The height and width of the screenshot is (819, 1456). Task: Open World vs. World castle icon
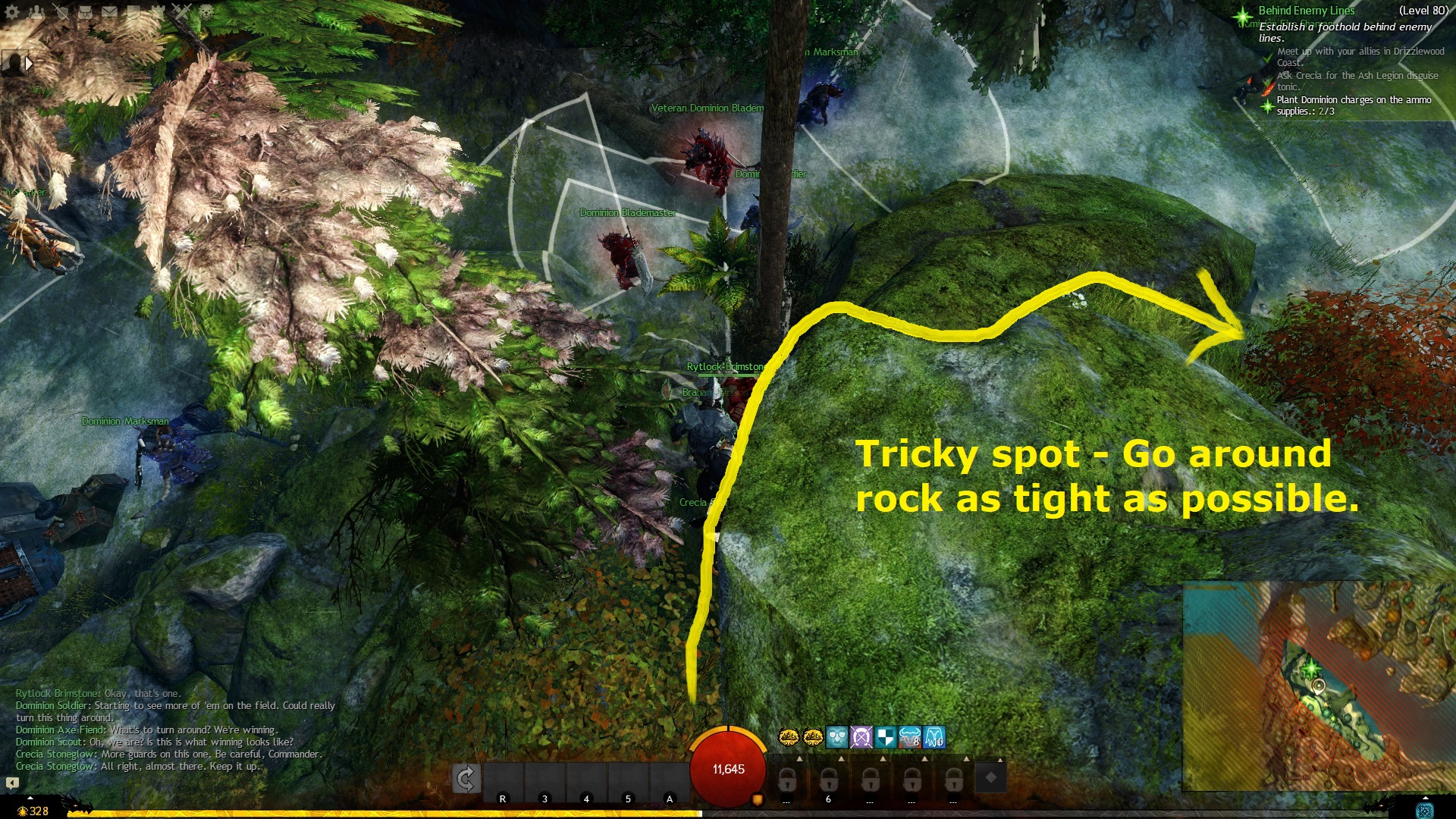158,11
